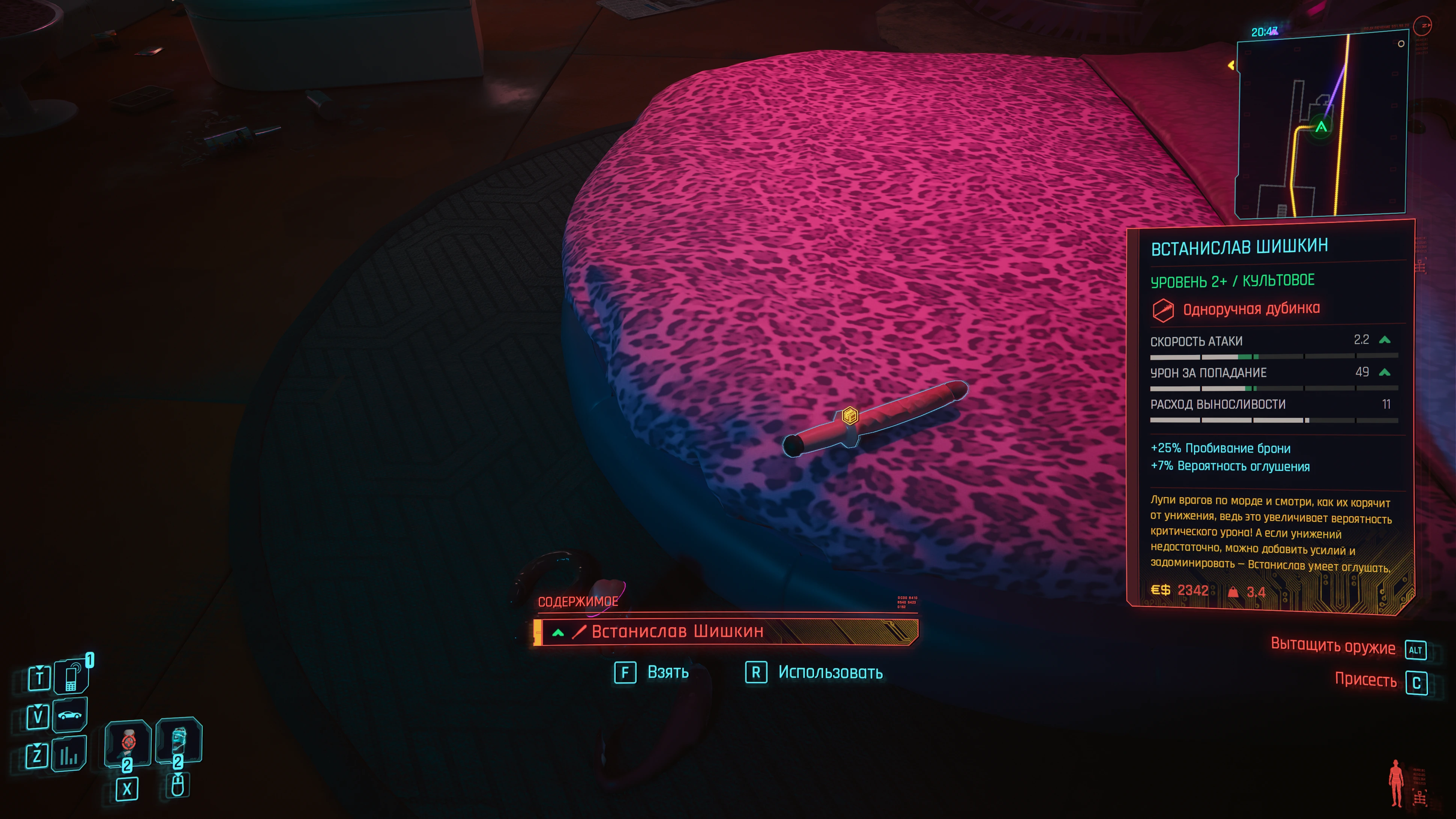1456x819 pixels.
Task: Click the green player arrow on the minimap
Action: [x=1321, y=127]
